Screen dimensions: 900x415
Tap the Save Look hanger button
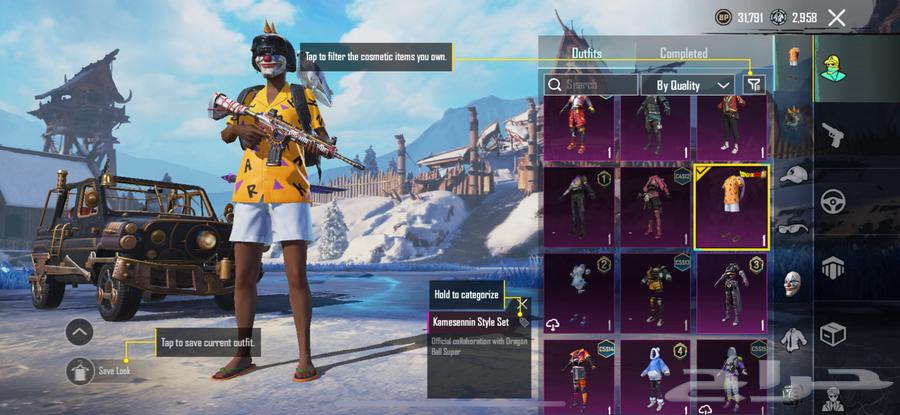[81, 371]
